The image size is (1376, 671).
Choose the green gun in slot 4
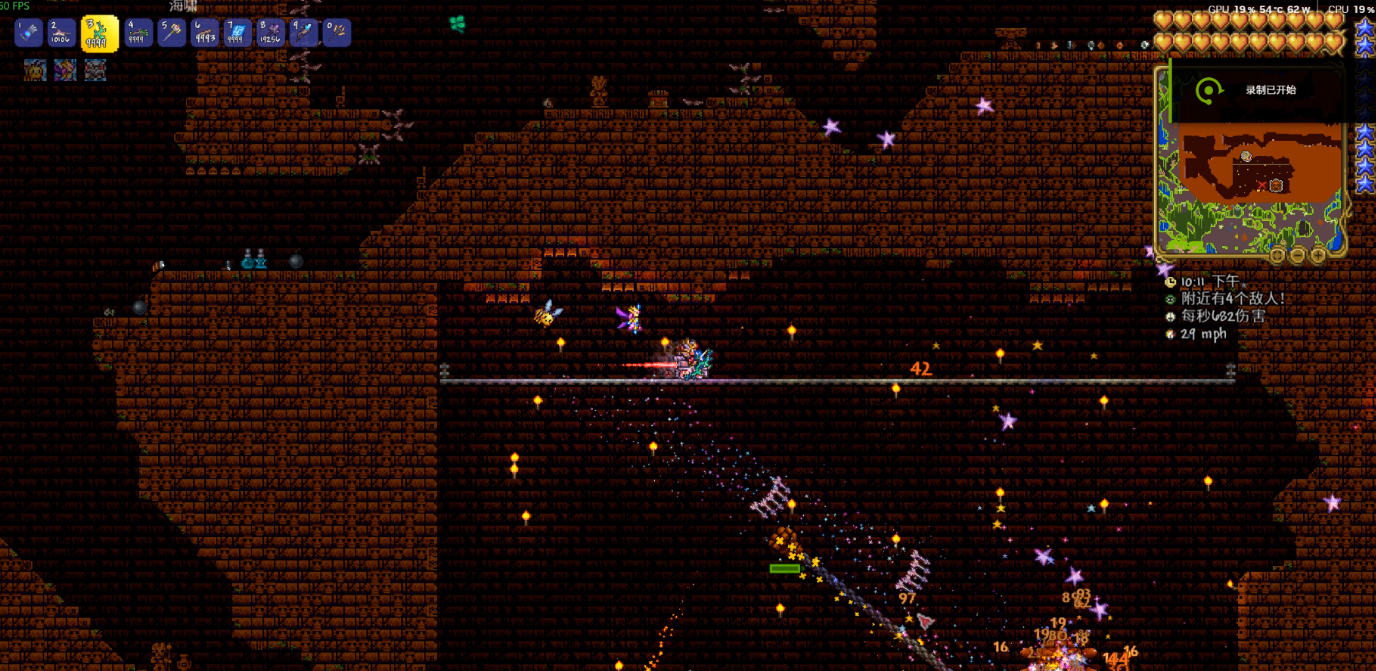(137, 33)
